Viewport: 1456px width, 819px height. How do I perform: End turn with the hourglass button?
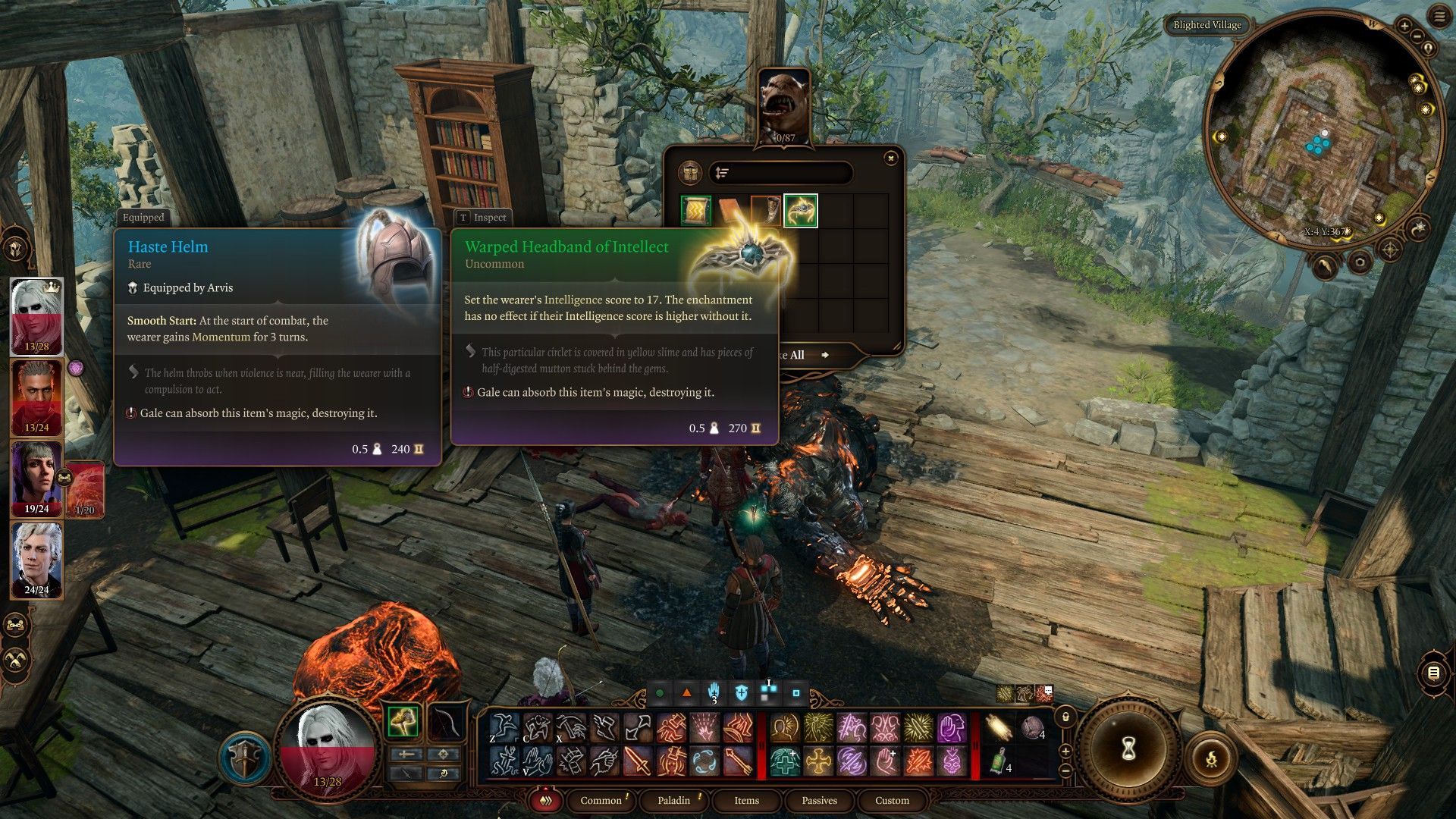pyautogui.click(x=1128, y=749)
